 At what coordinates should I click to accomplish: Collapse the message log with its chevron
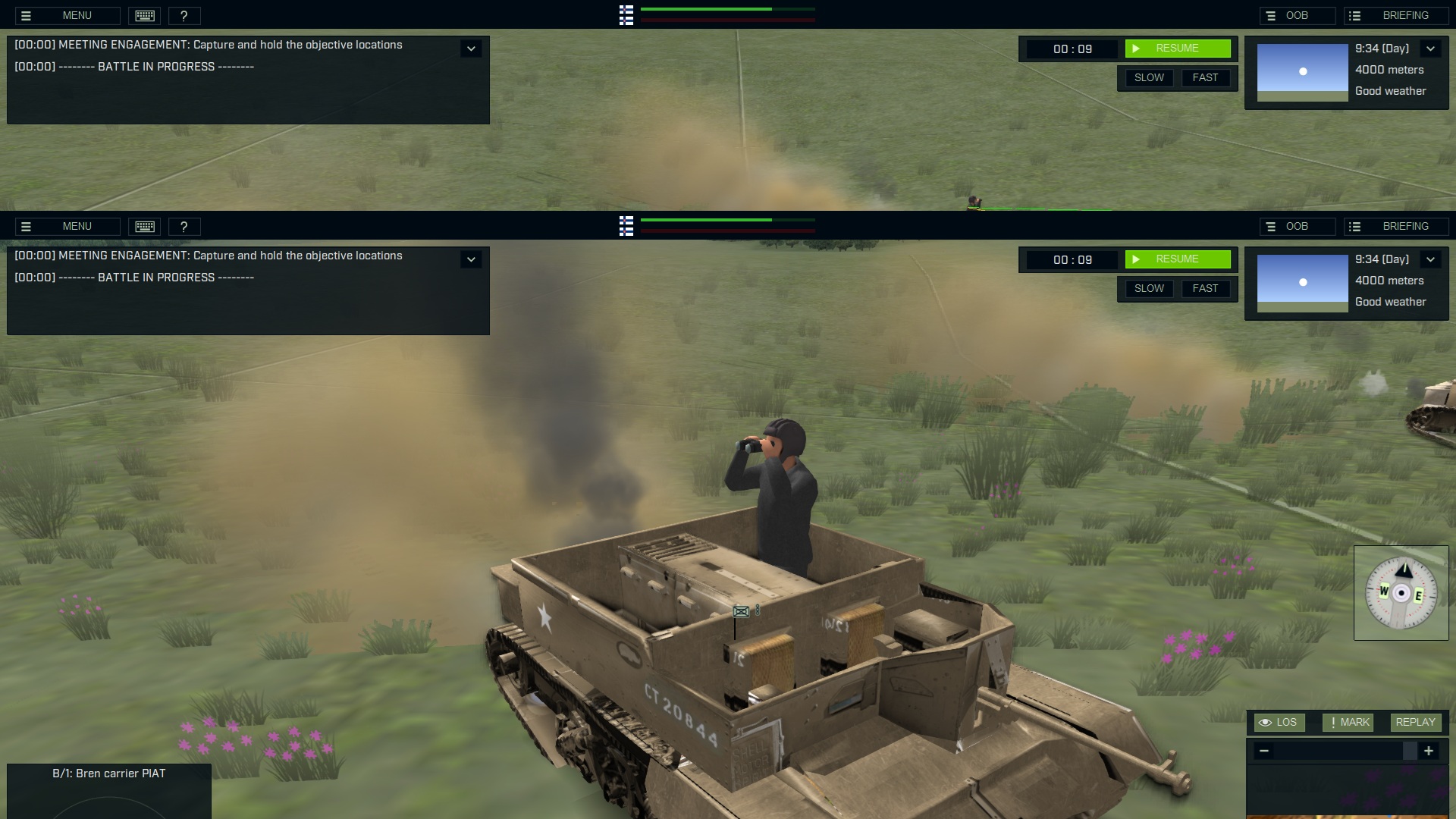[x=471, y=48]
